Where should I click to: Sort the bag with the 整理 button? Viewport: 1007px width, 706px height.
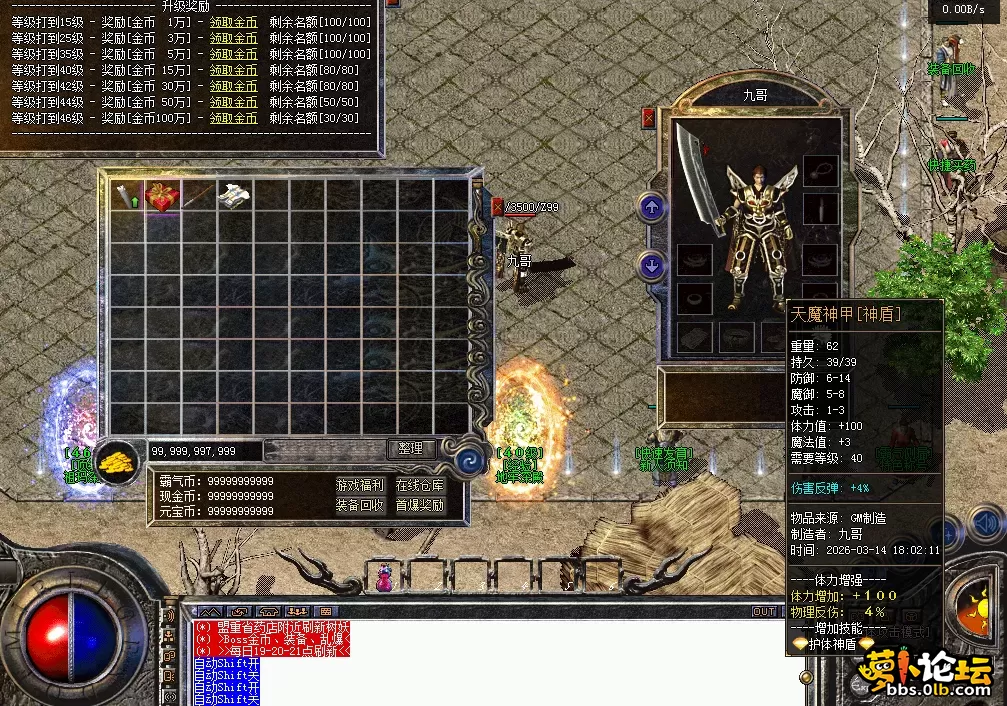(x=410, y=449)
